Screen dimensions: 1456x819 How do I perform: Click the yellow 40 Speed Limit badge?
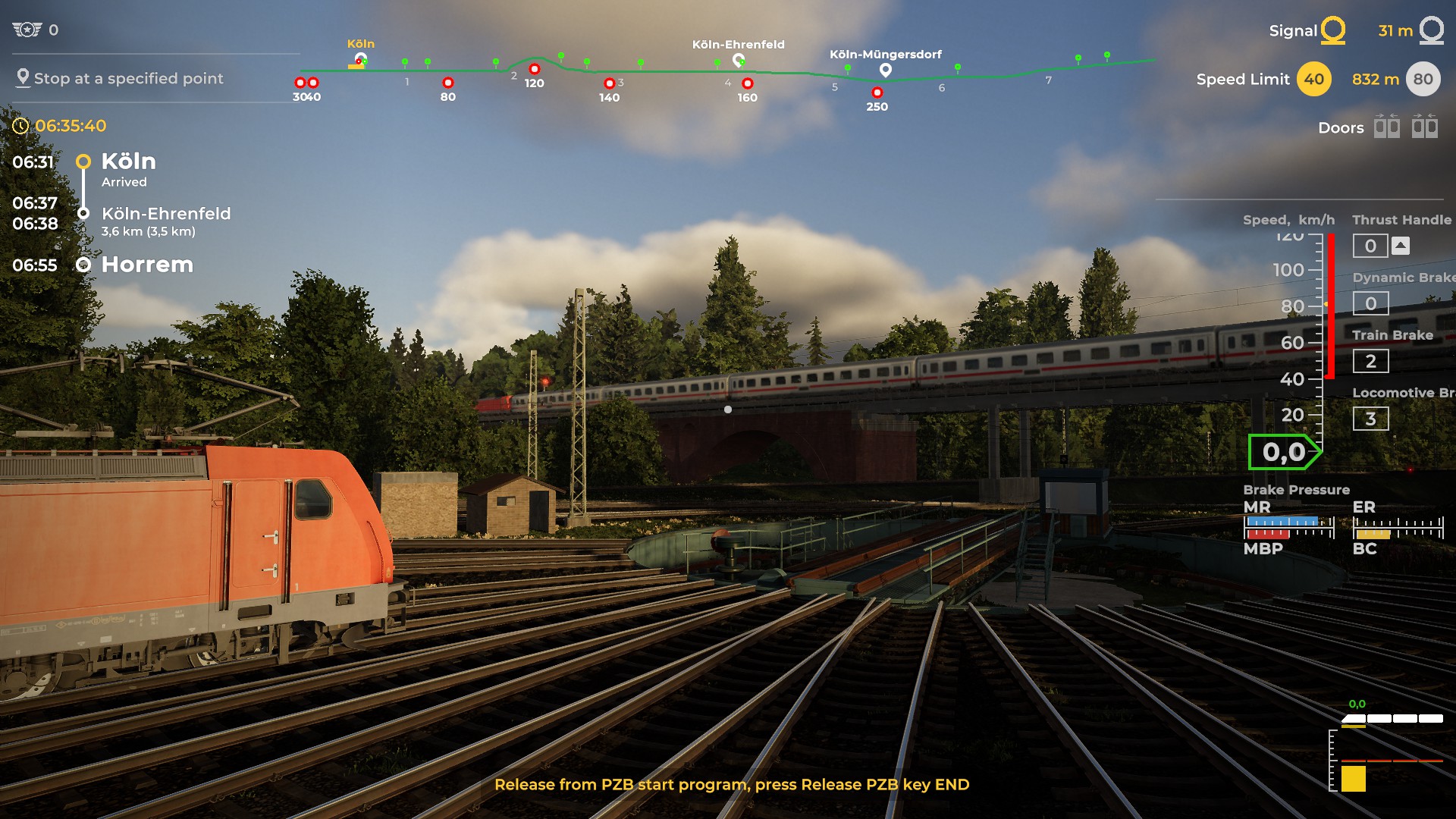(1313, 79)
